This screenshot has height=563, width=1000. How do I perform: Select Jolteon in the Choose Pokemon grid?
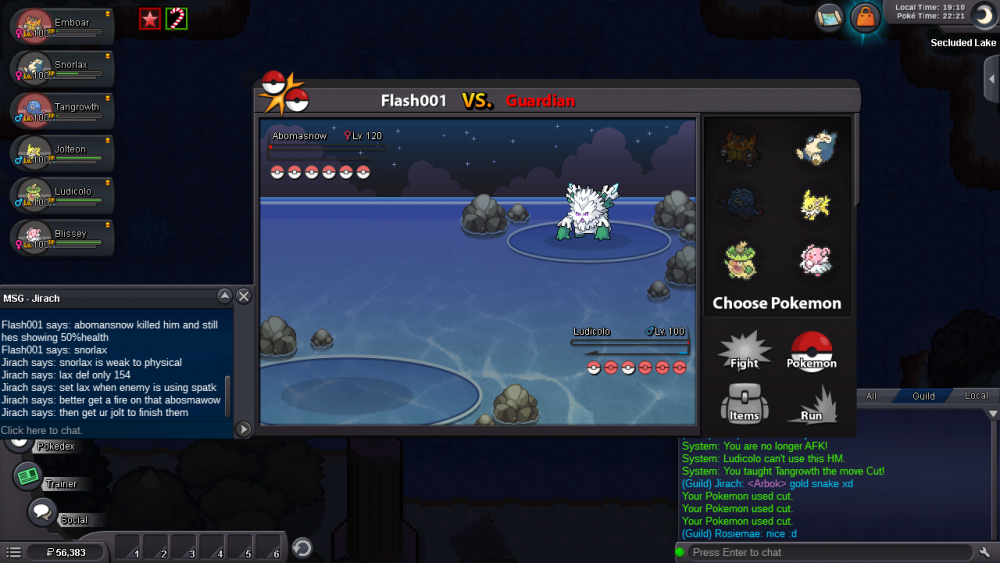click(x=815, y=204)
